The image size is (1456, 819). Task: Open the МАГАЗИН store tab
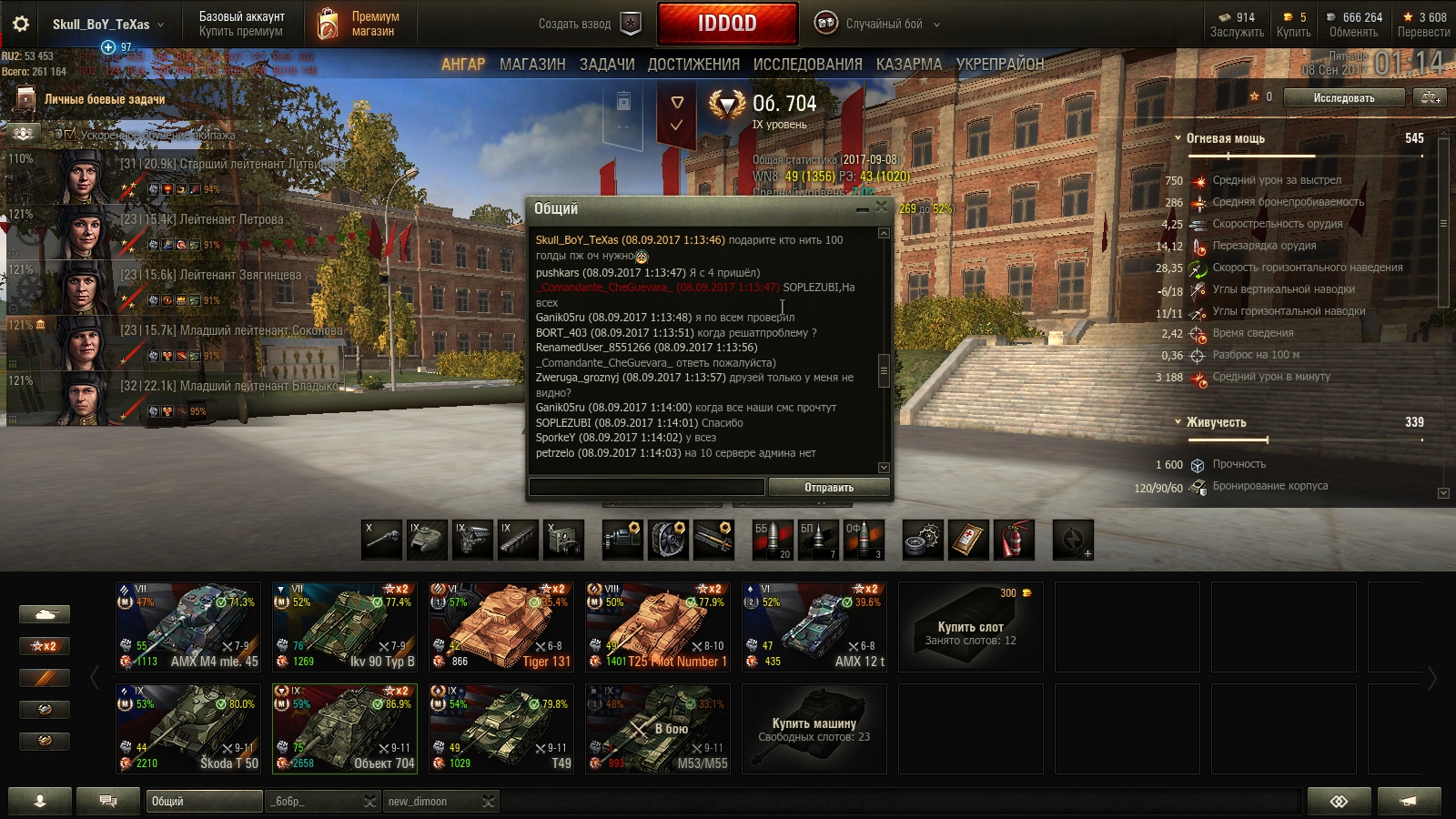coord(532,65)
